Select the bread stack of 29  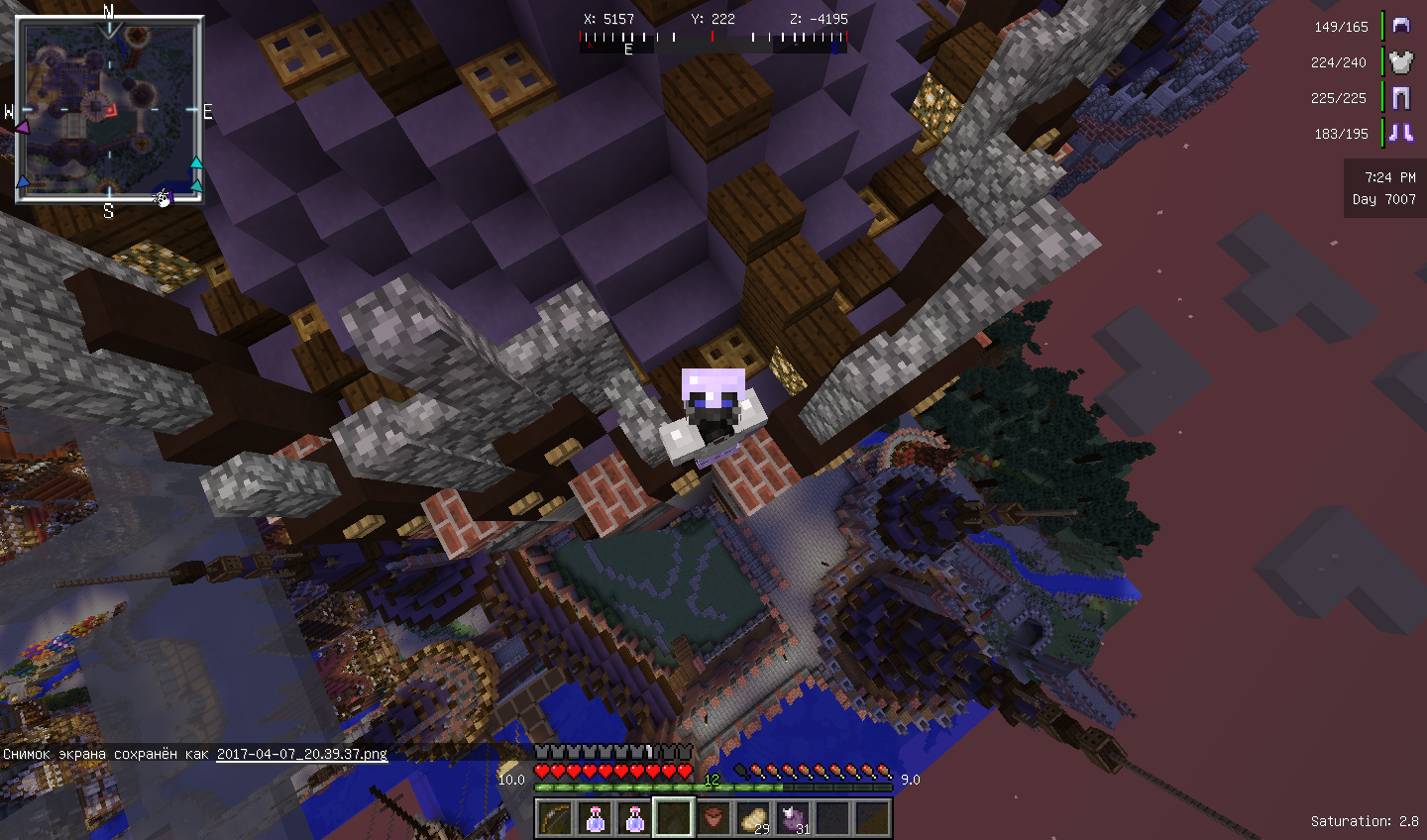click(x=753, y=818)
